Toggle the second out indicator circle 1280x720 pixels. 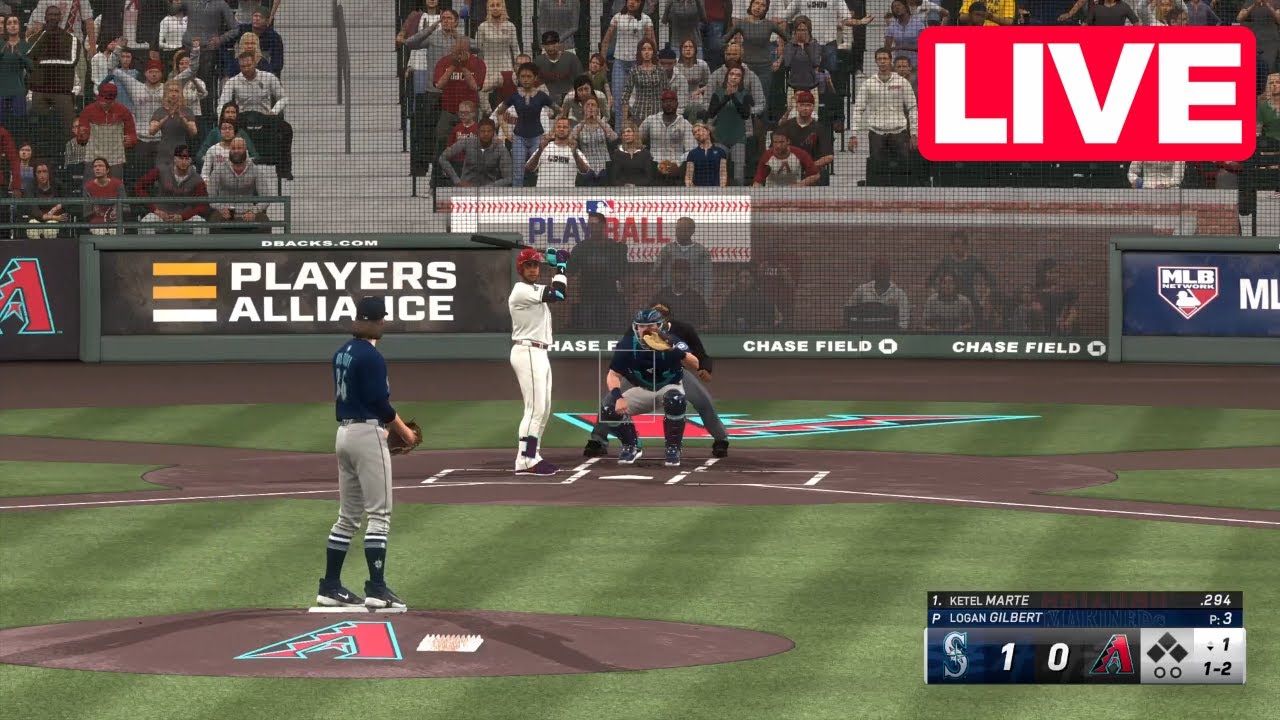[1176, 672]
